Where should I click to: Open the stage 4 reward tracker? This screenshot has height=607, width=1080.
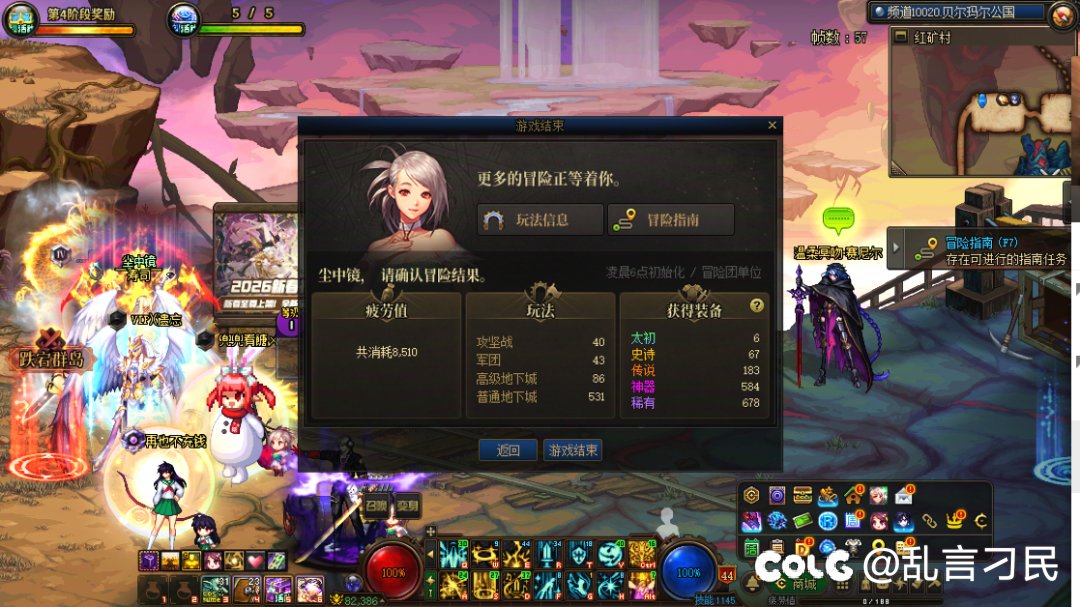(x=80, y=15)
